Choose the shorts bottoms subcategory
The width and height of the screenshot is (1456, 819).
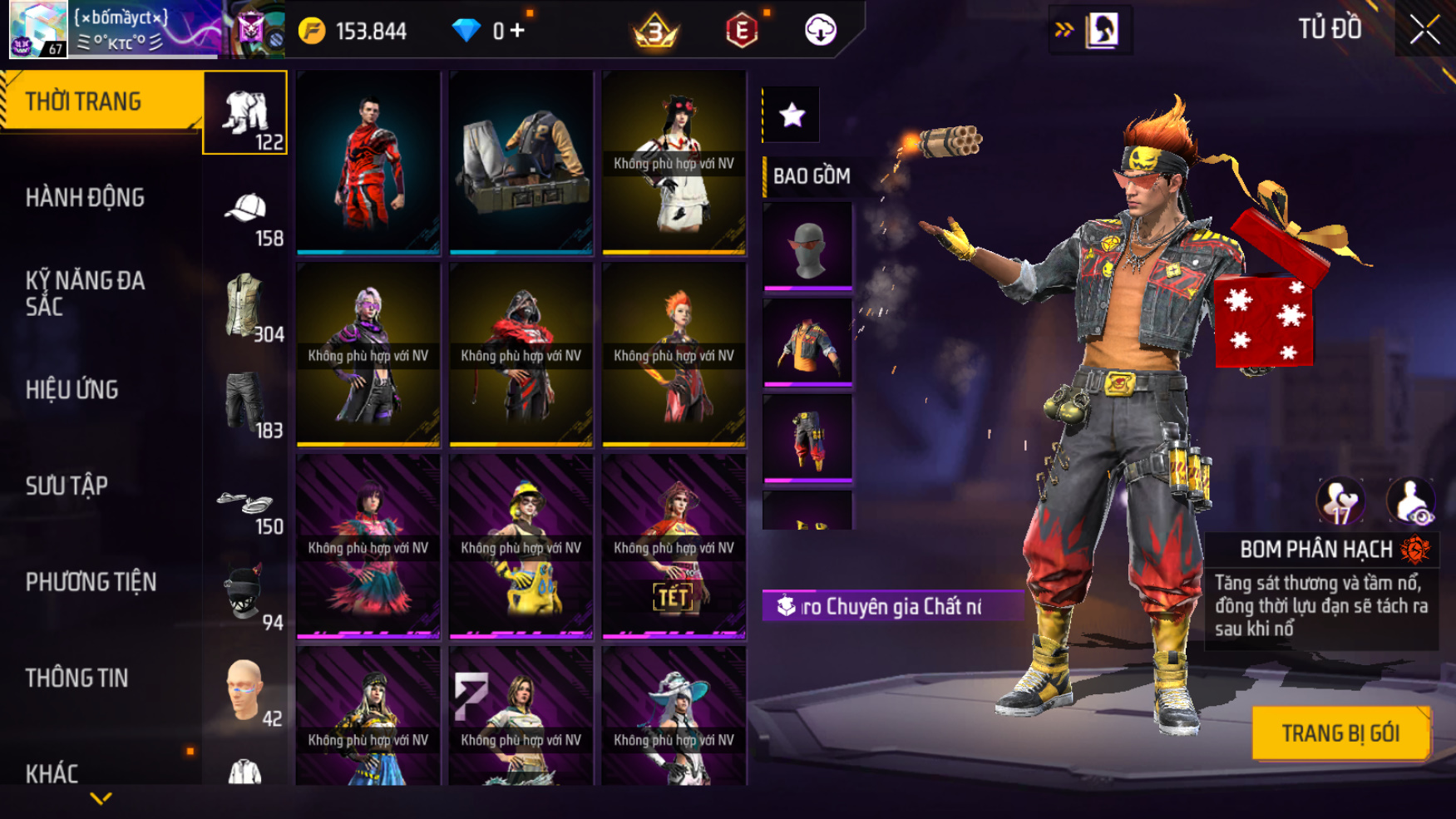(244, 402)
